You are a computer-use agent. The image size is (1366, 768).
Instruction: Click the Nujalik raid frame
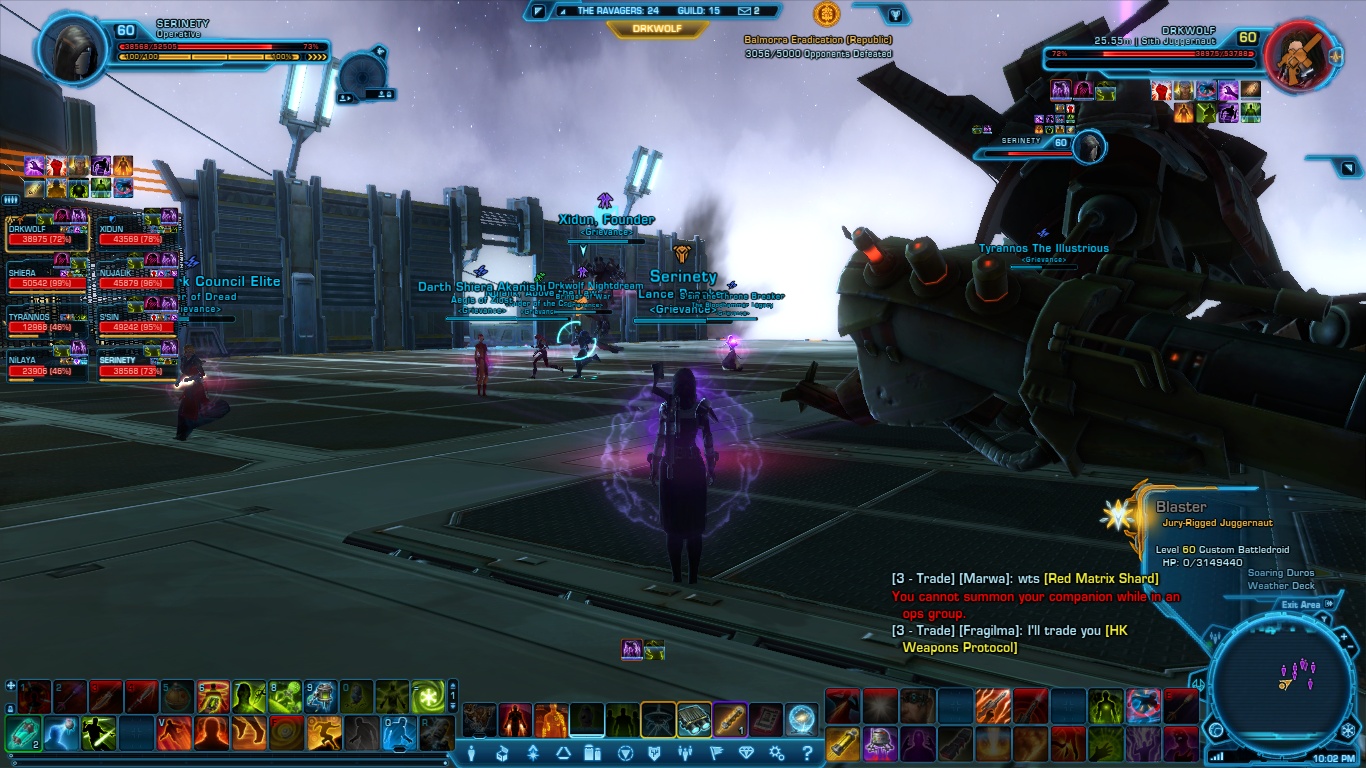tap(137, 277)
